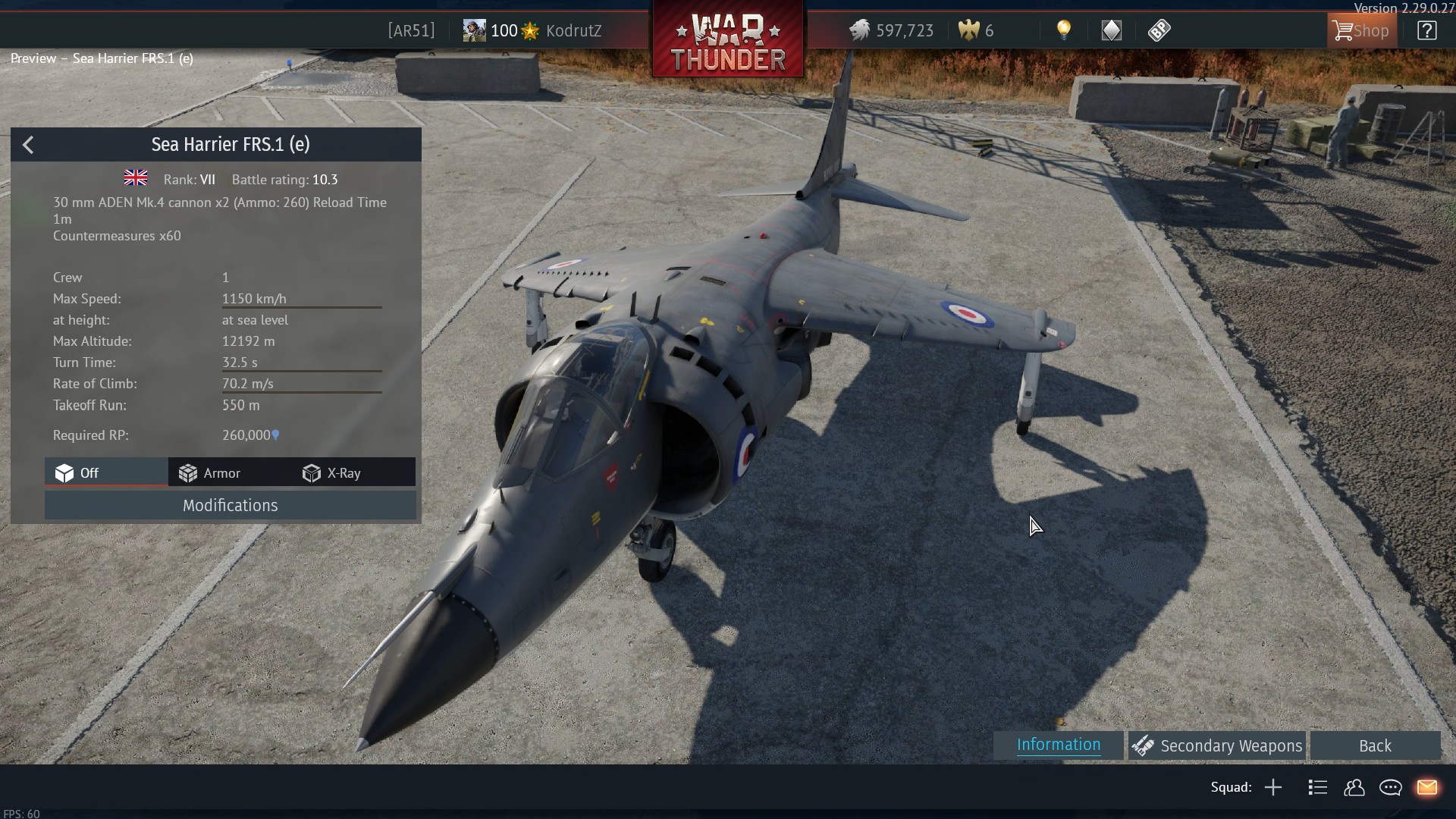Open the chat bubble icon
The width and height of the screenshot is (1456, 819).
tap(1390, 788)
